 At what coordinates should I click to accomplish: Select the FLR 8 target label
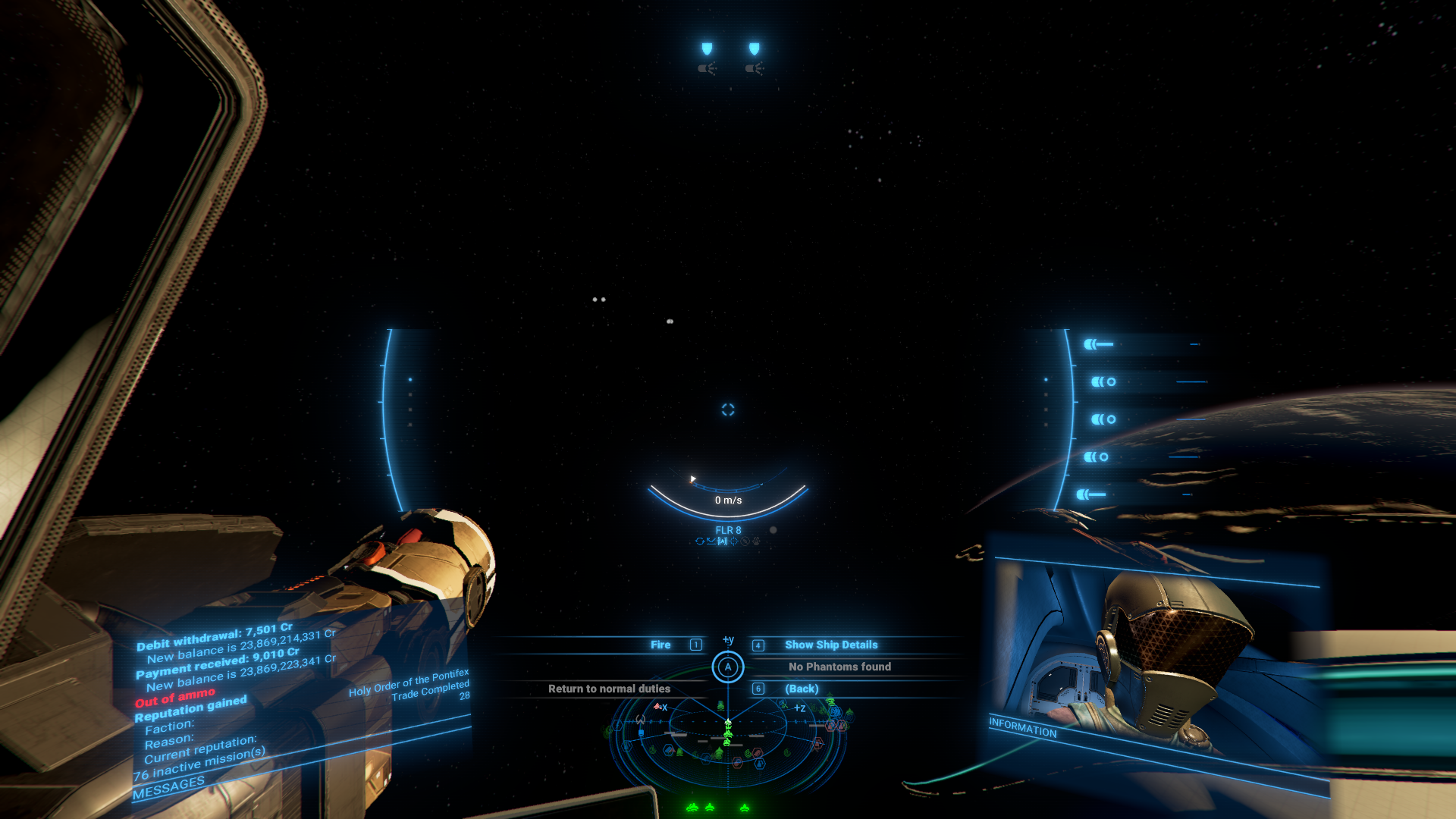[x=728, y=531]
